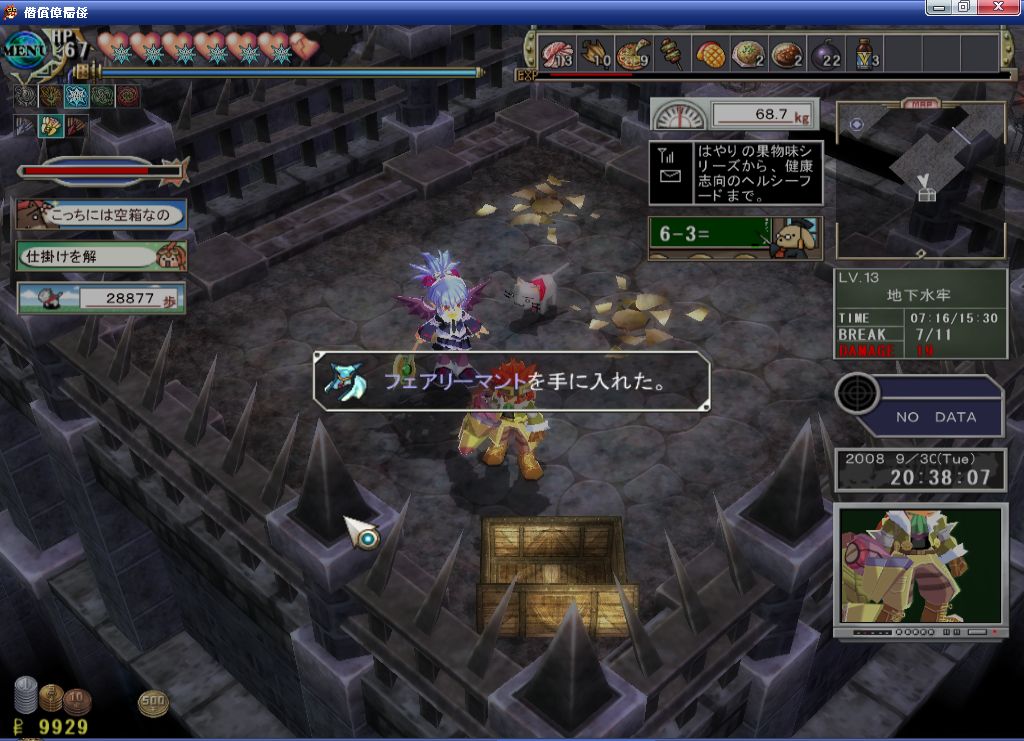
Task: Click the 68.7 kg weight scale widget
Action: click(735, 114)
